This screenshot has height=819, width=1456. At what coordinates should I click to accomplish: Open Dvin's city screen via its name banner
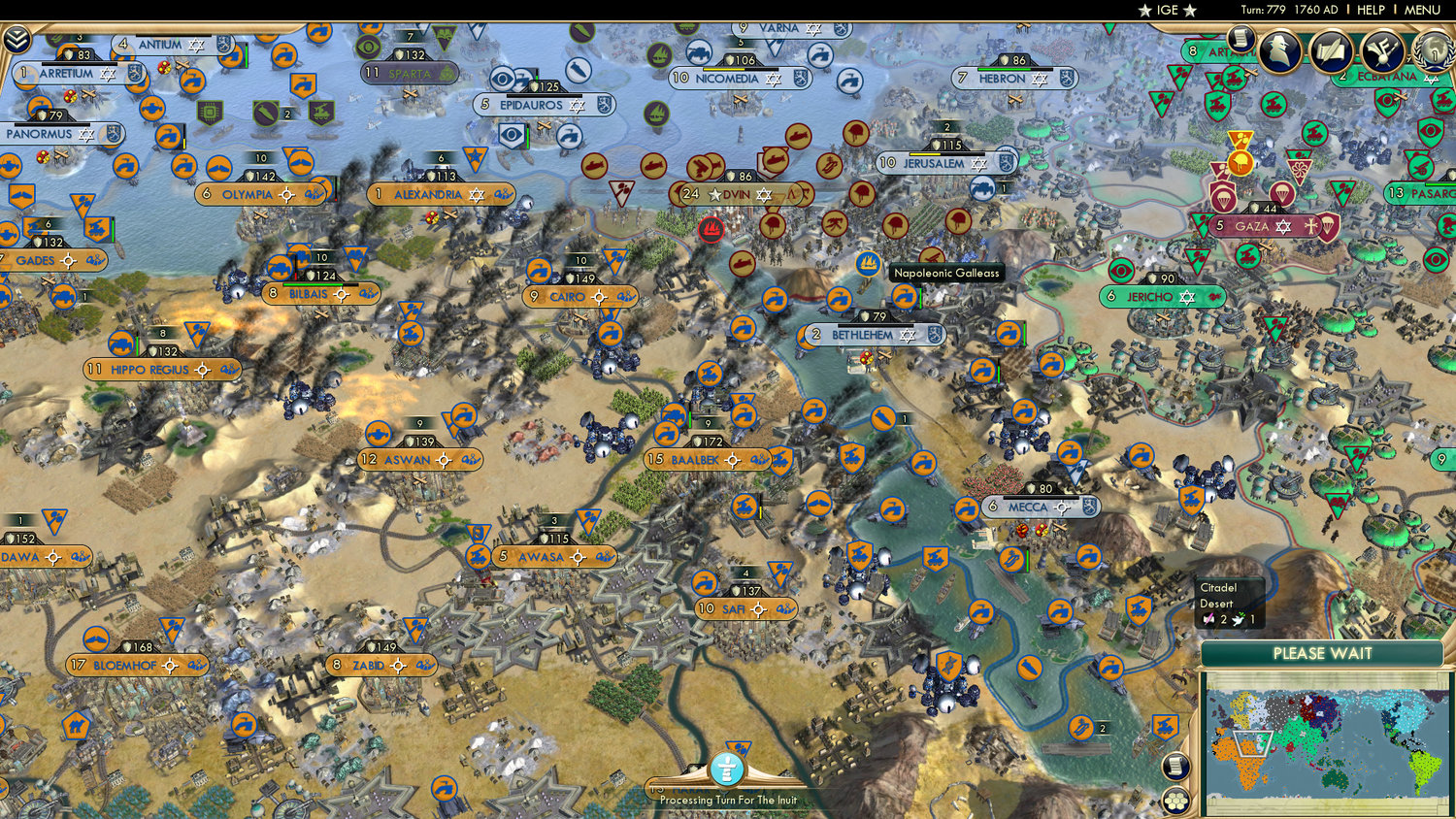coord(734,195)
